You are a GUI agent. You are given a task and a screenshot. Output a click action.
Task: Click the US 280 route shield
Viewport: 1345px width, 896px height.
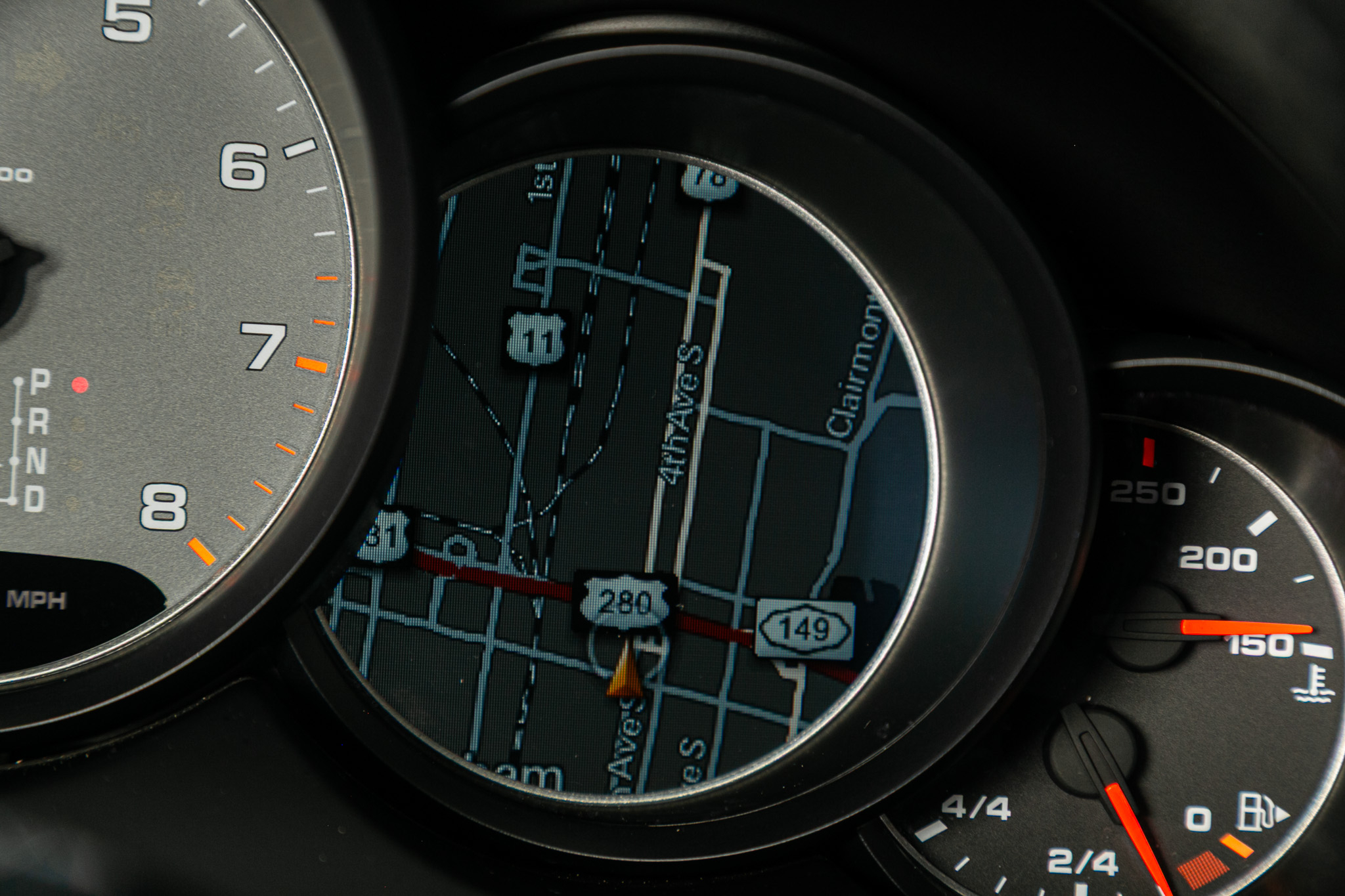[625, 601]
